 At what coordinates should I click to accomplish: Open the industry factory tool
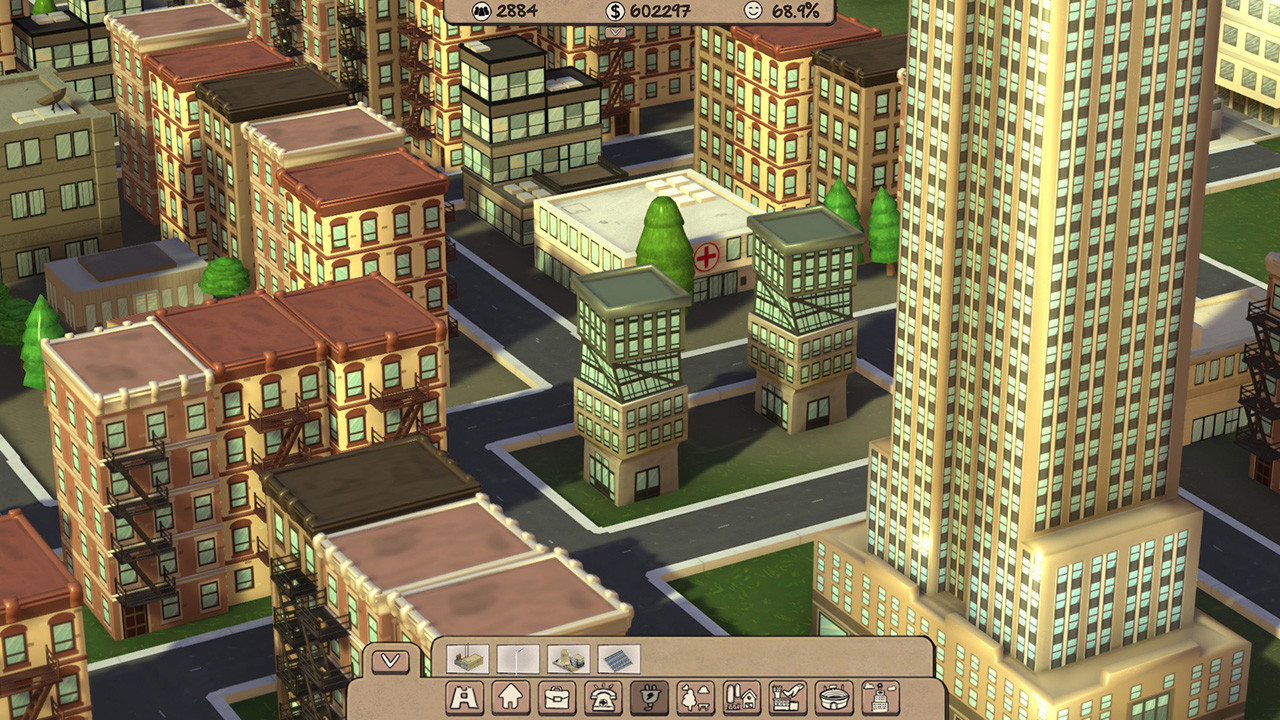coord(787,696)
